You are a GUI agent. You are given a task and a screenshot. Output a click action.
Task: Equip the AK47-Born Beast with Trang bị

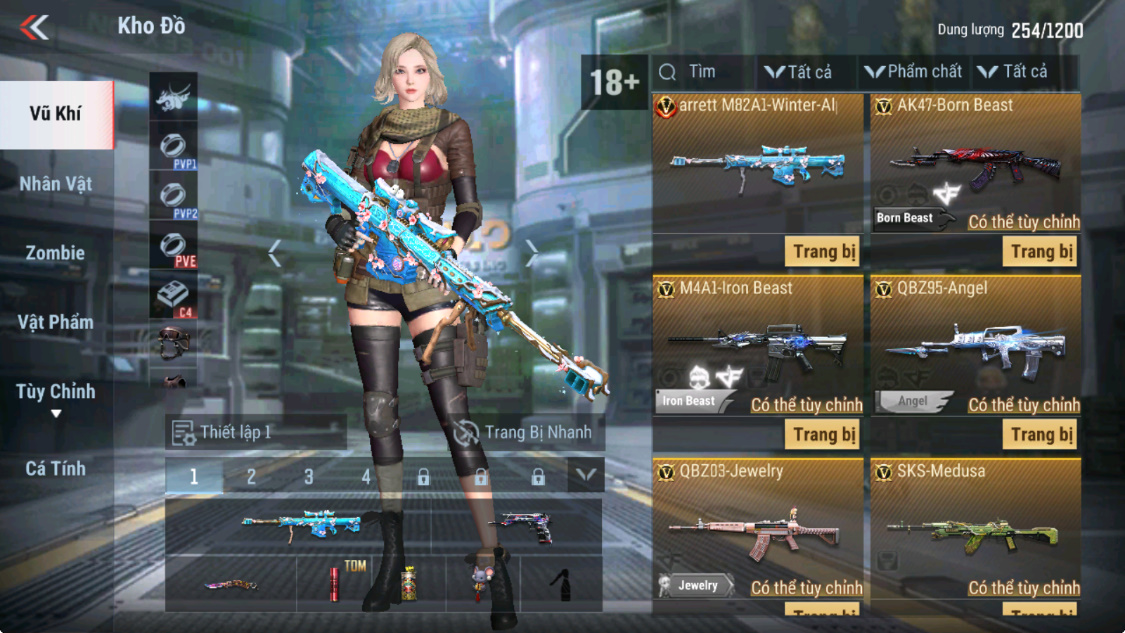1041,251
